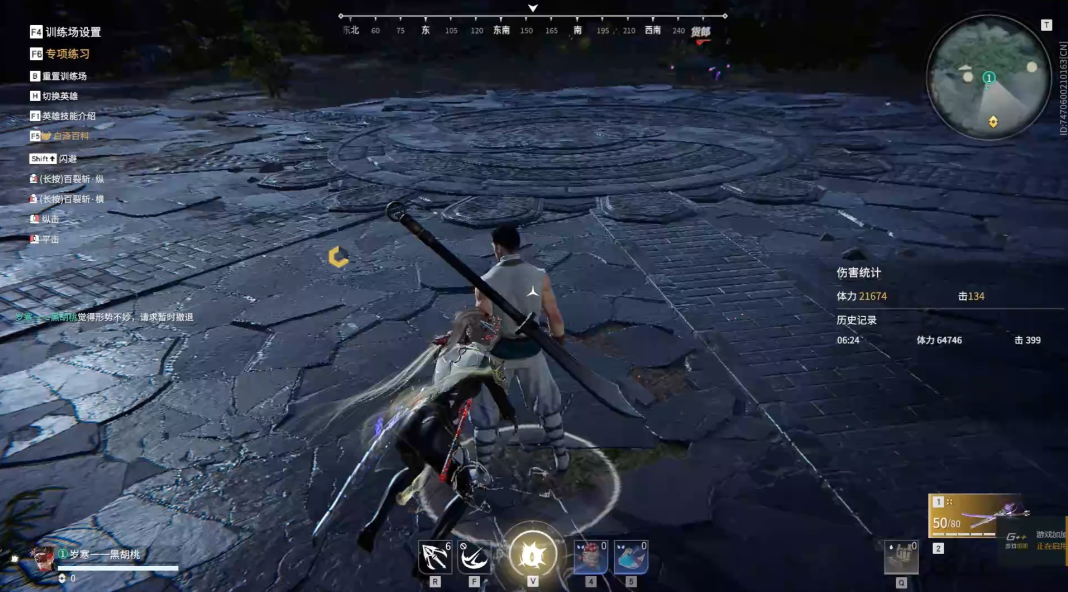
Task: Activate the crescent-swoosh skill icon
Action: 474,556
